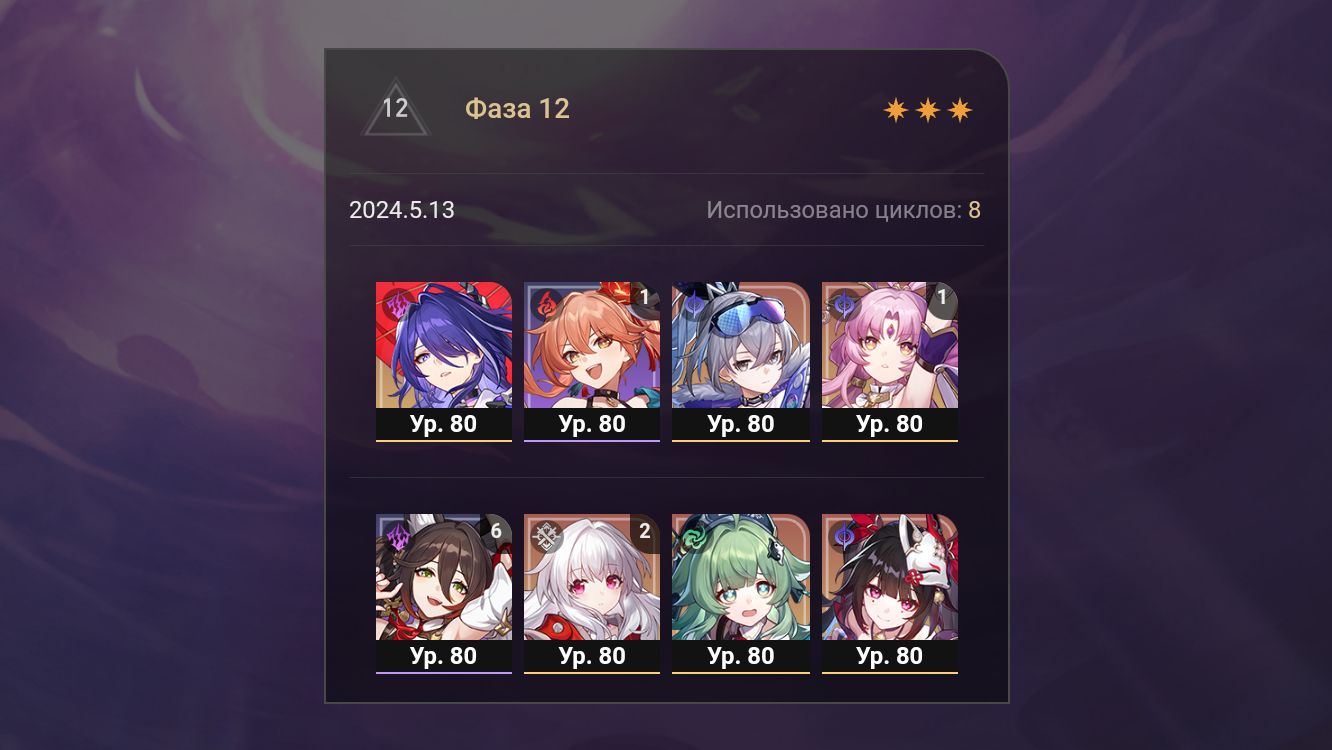Viewport: 1332px width, 750px height.
Task: Select the middle golden star
Action: (x=930, y=108)
